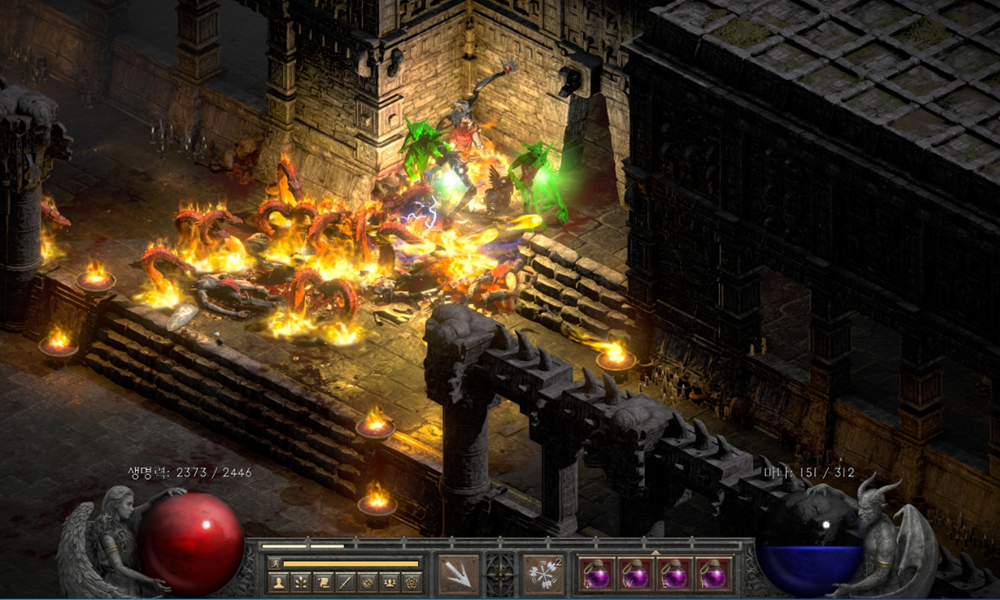The width and height of the screenshot is (1000, 600).
Task: Expand the potion belt with small arrow
Action: [655, 551]
